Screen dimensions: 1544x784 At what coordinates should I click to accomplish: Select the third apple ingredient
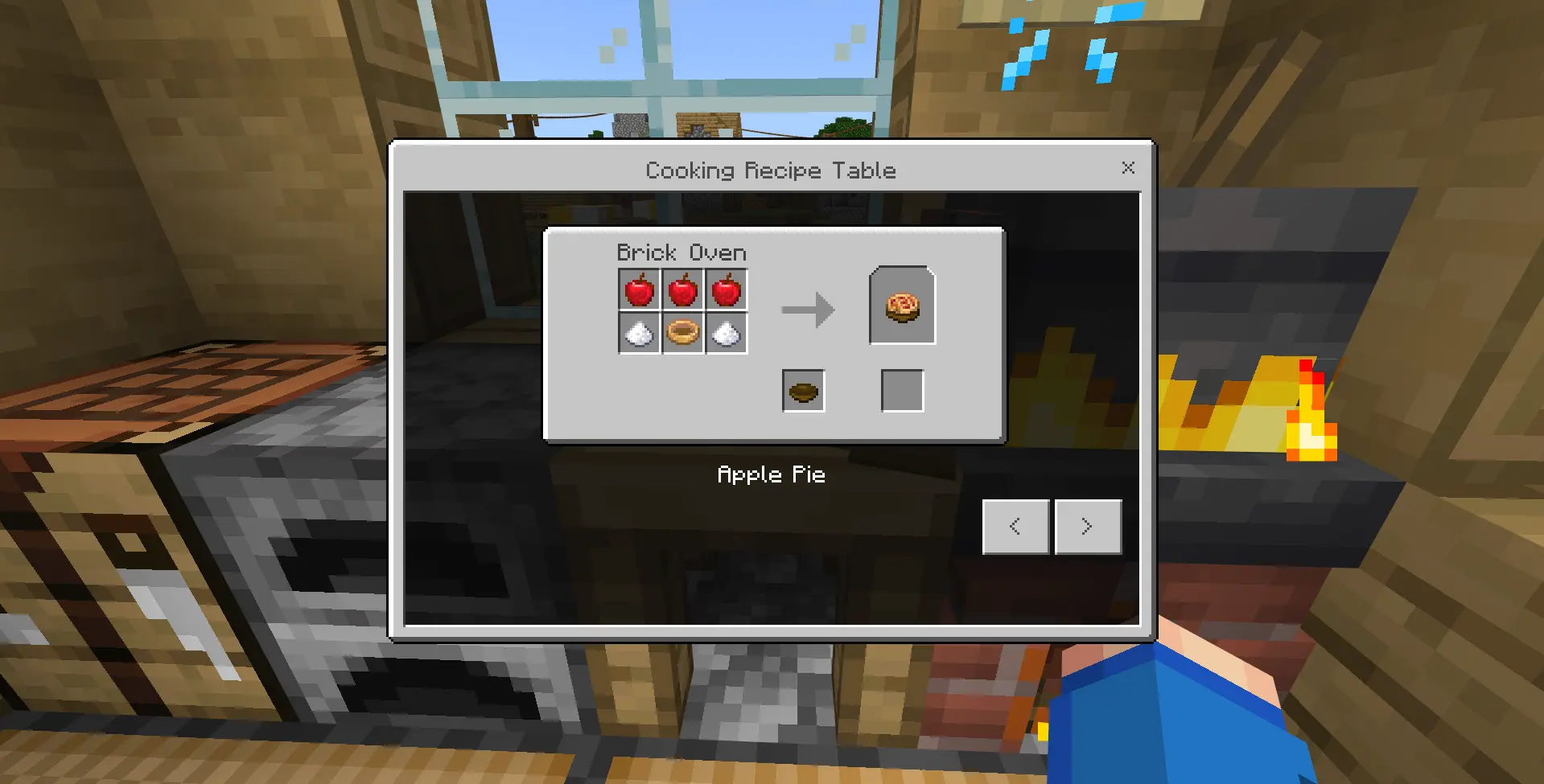[727, 289]
